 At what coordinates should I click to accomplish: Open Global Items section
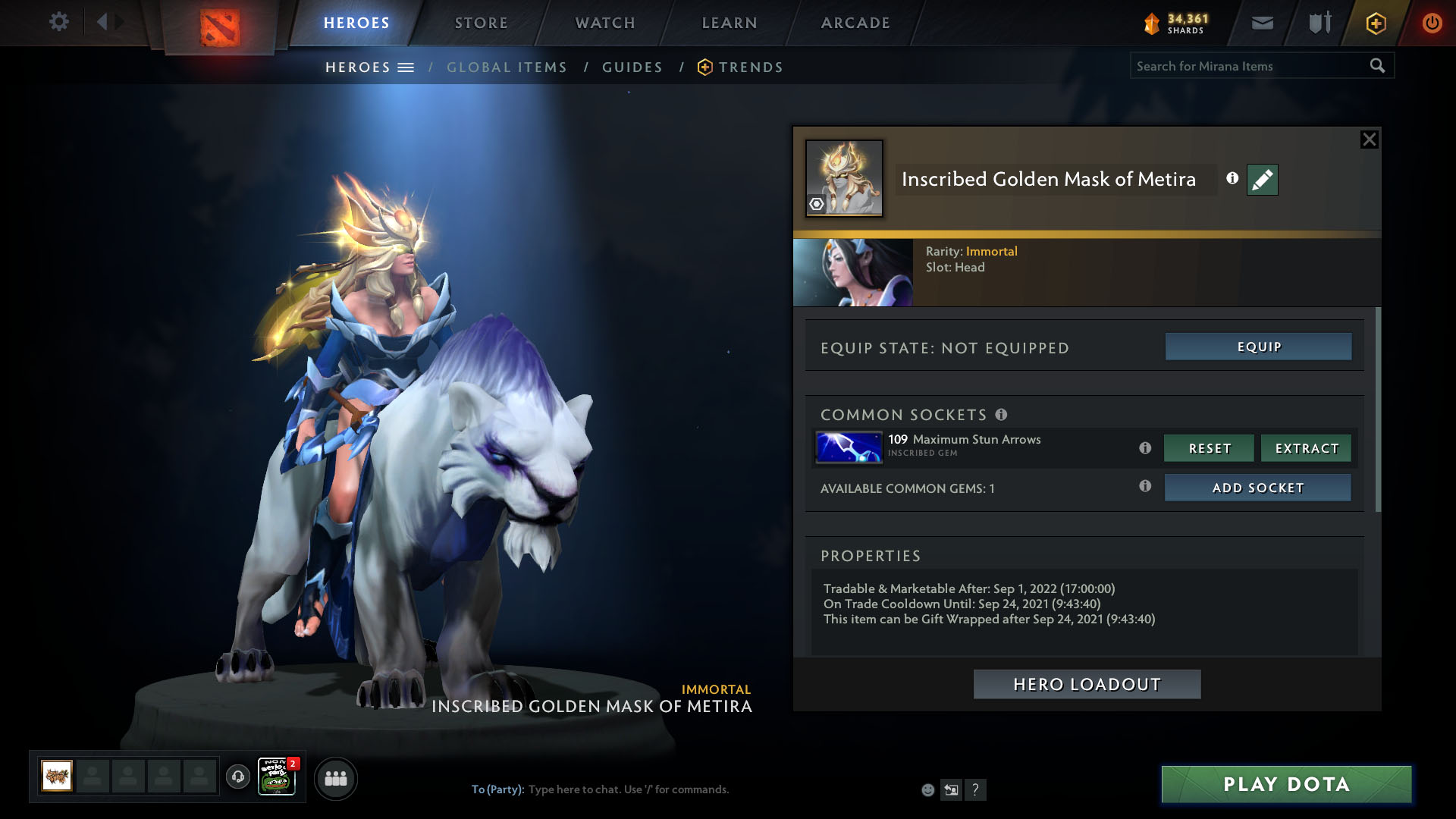point(507,67)
